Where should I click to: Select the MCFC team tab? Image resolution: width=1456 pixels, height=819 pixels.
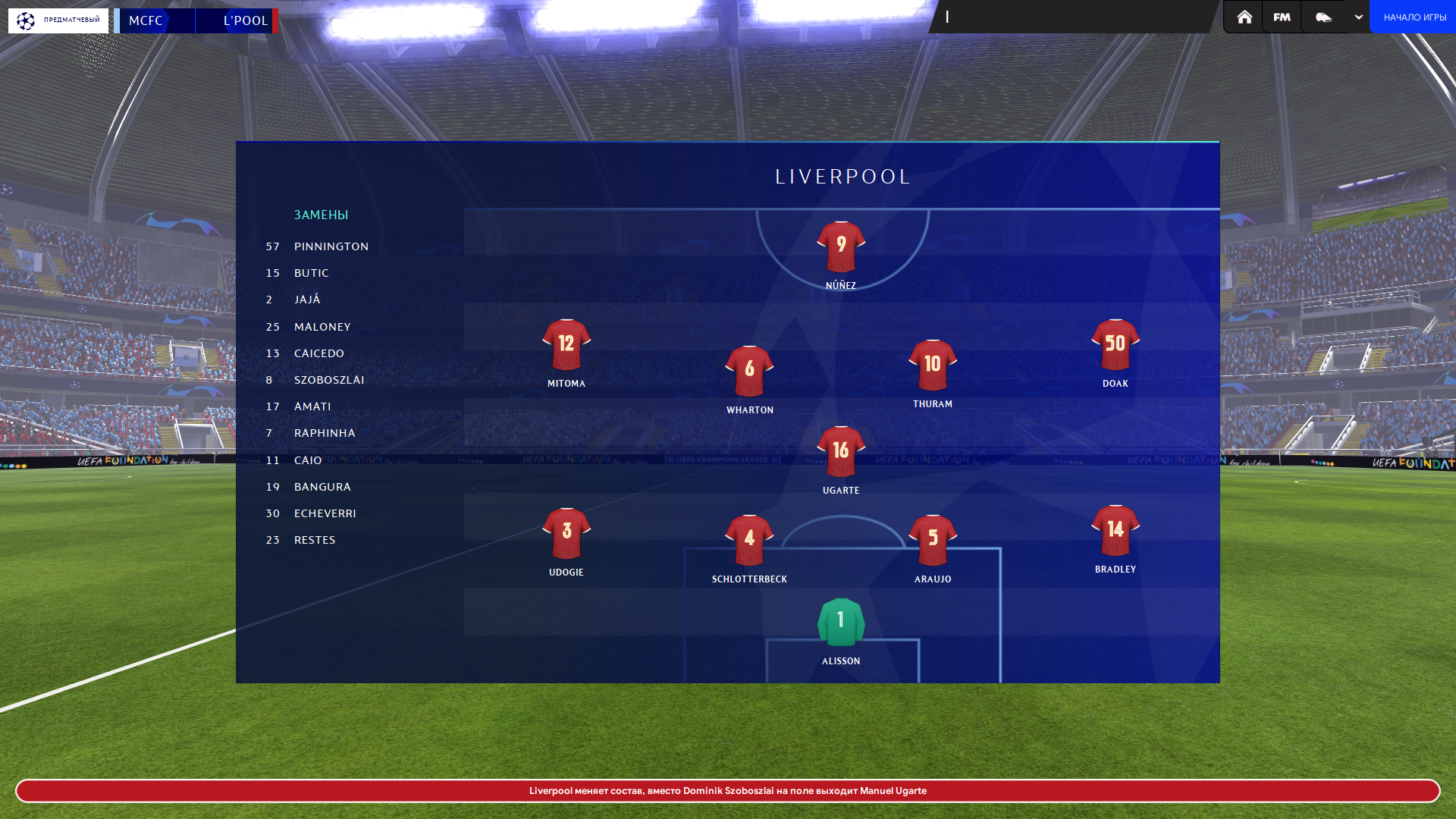(155, 20)
